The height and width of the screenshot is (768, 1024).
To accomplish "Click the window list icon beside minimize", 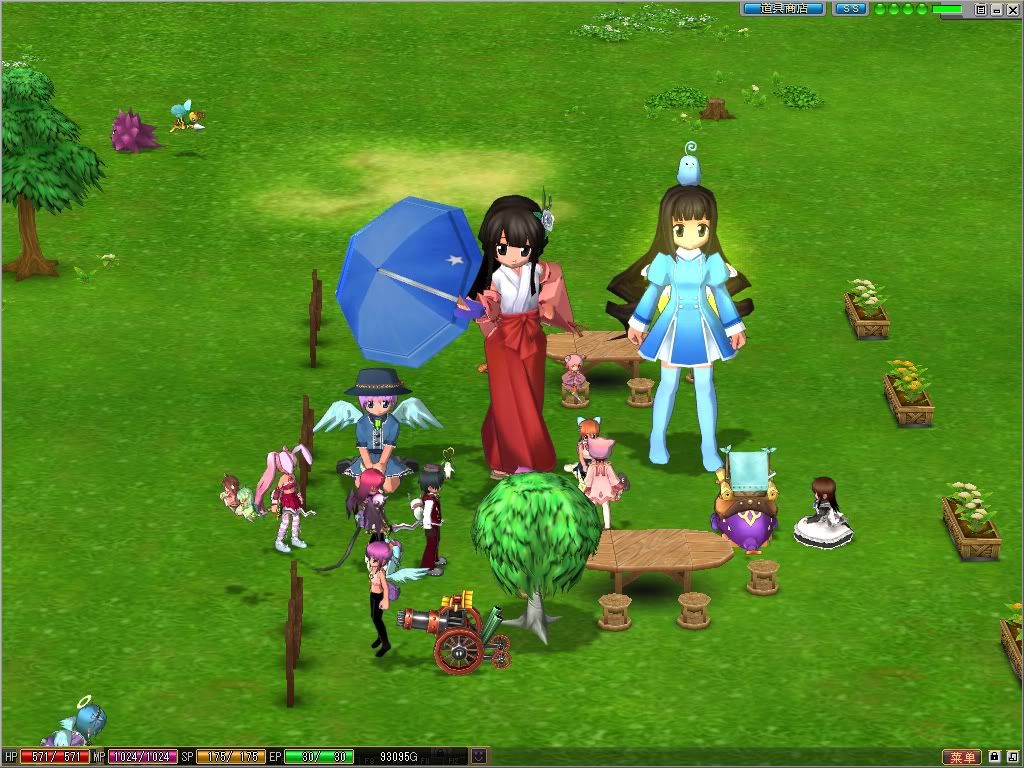I will tap(980, 9).
